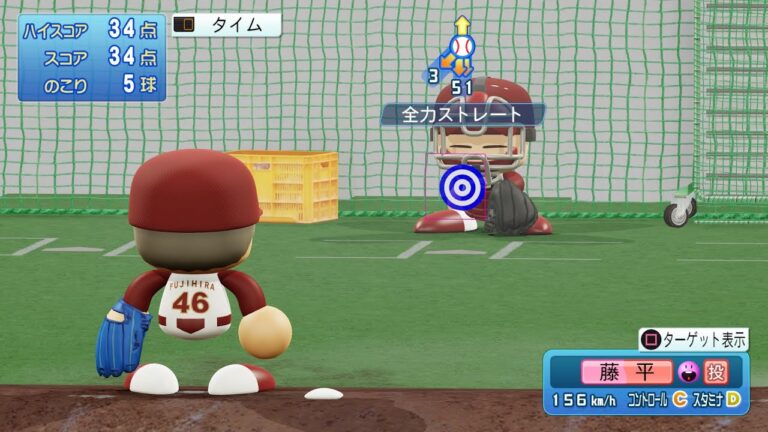
Task: Open pitcher 藤平's name panel
Action: (627, 373)
